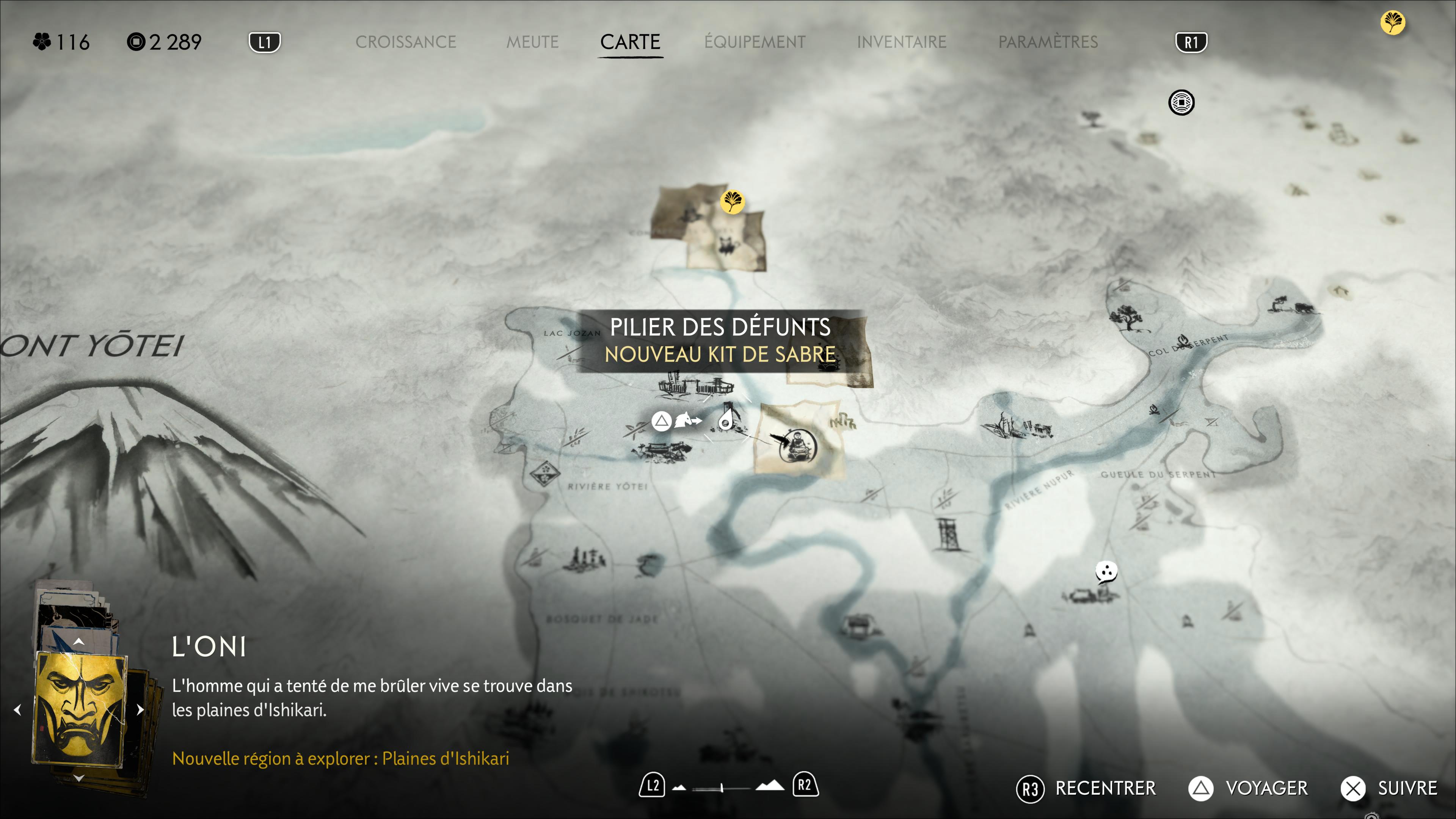Click the up arrow above the Oni card

(x=79, y=642)
